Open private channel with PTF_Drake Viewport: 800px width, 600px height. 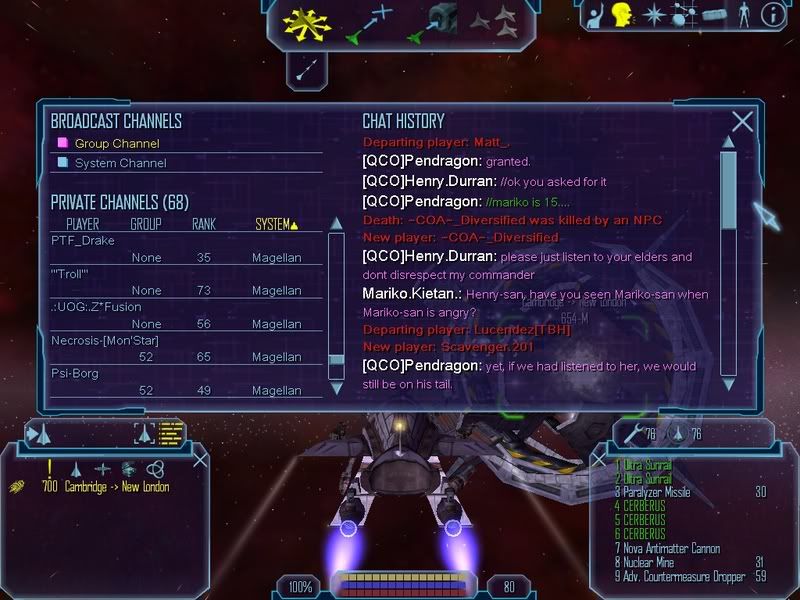(x=83, y=241)
